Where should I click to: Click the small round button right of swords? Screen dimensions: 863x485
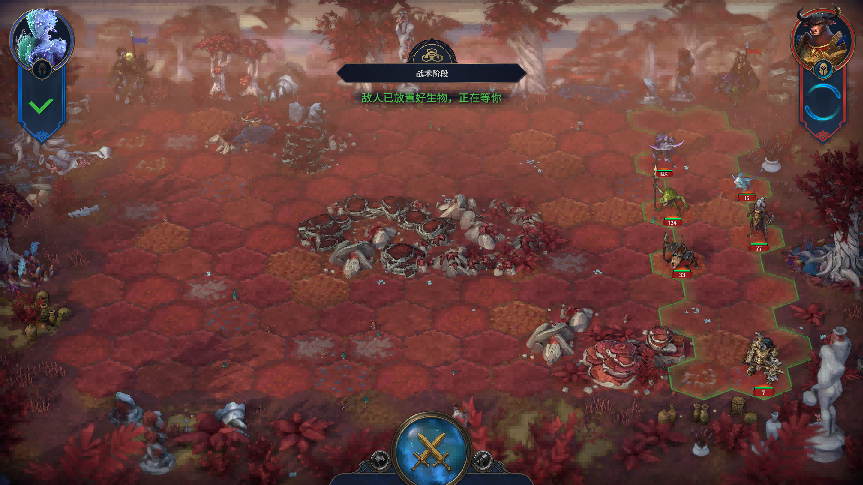pyautogui.click(x=484, y=460)
